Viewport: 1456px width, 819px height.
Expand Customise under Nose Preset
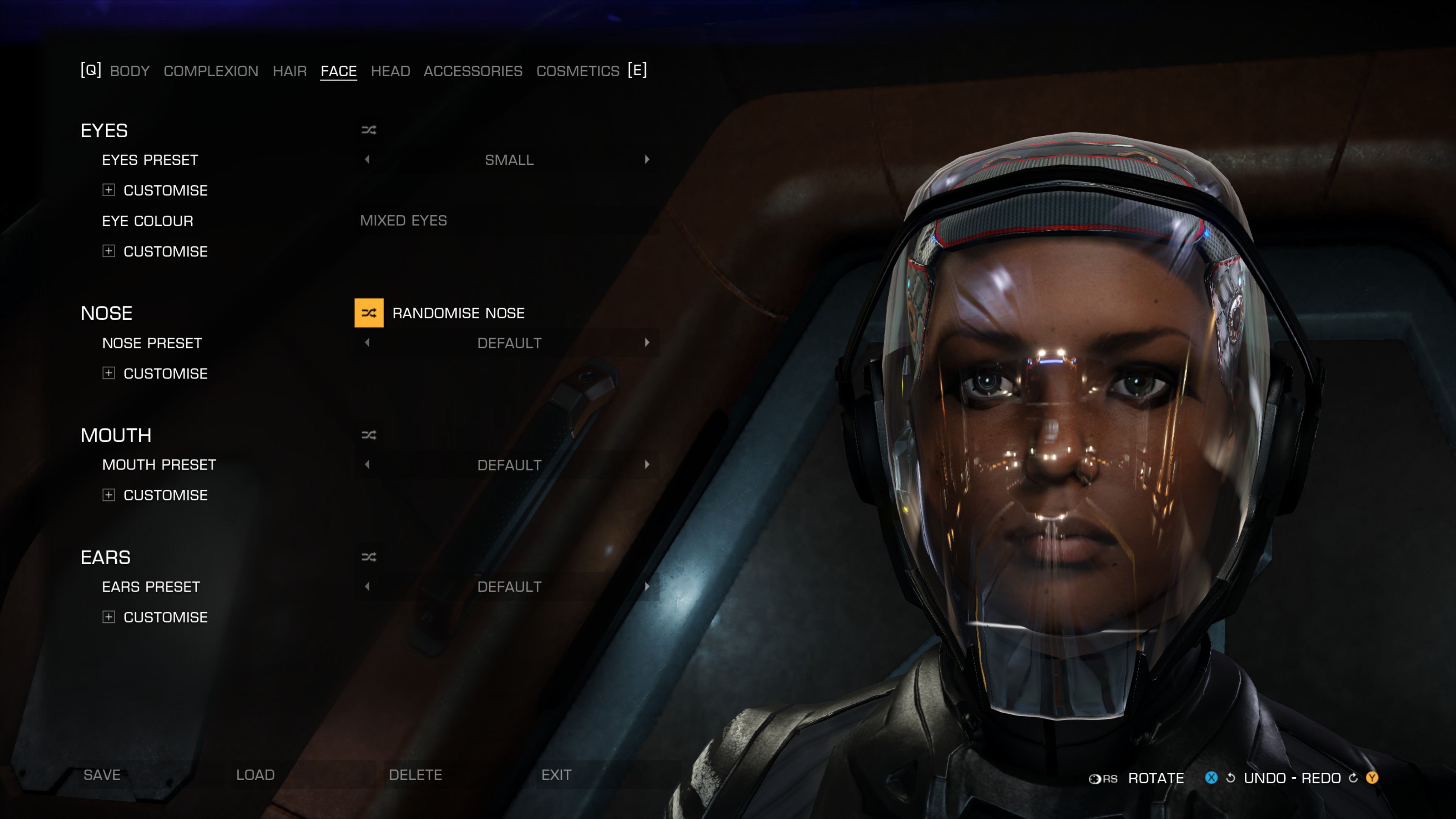coord(108,373)
